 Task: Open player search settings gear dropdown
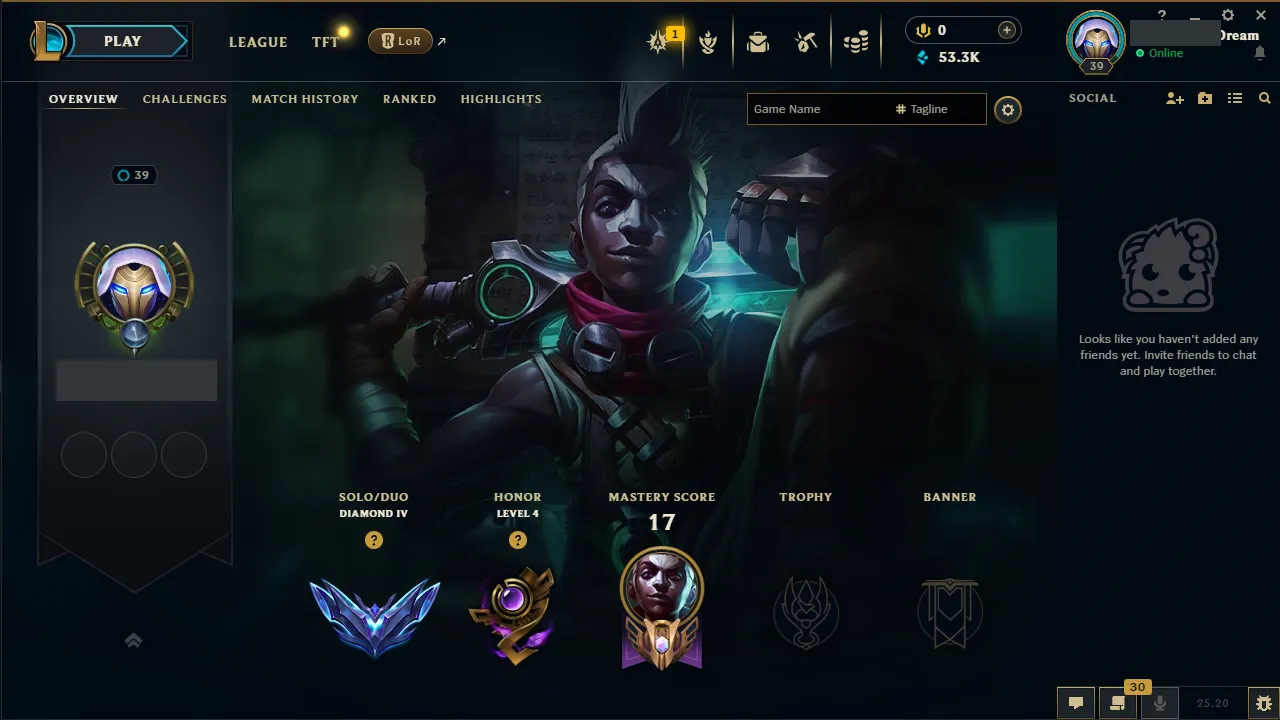[1007, 109]
